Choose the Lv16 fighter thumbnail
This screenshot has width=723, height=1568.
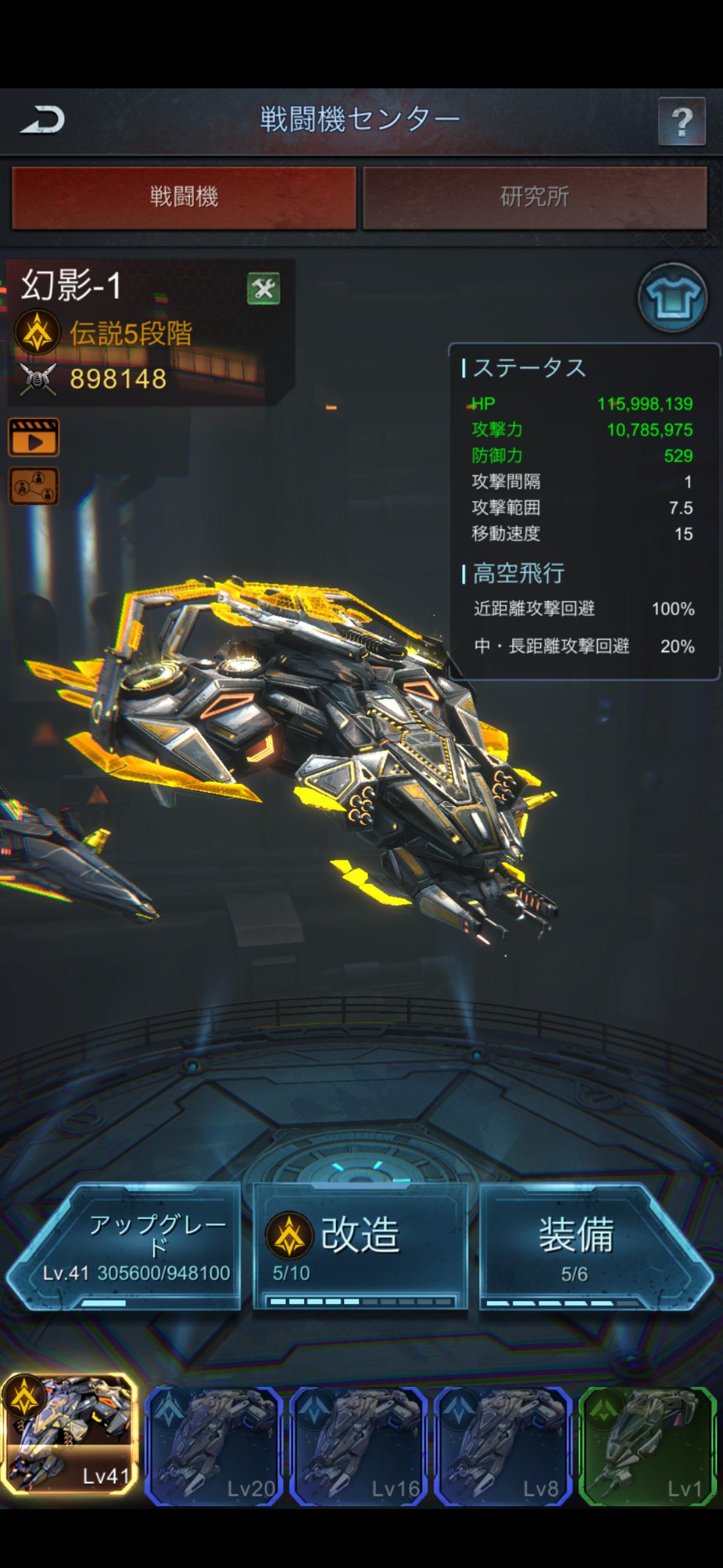[x=359, y=1445]
